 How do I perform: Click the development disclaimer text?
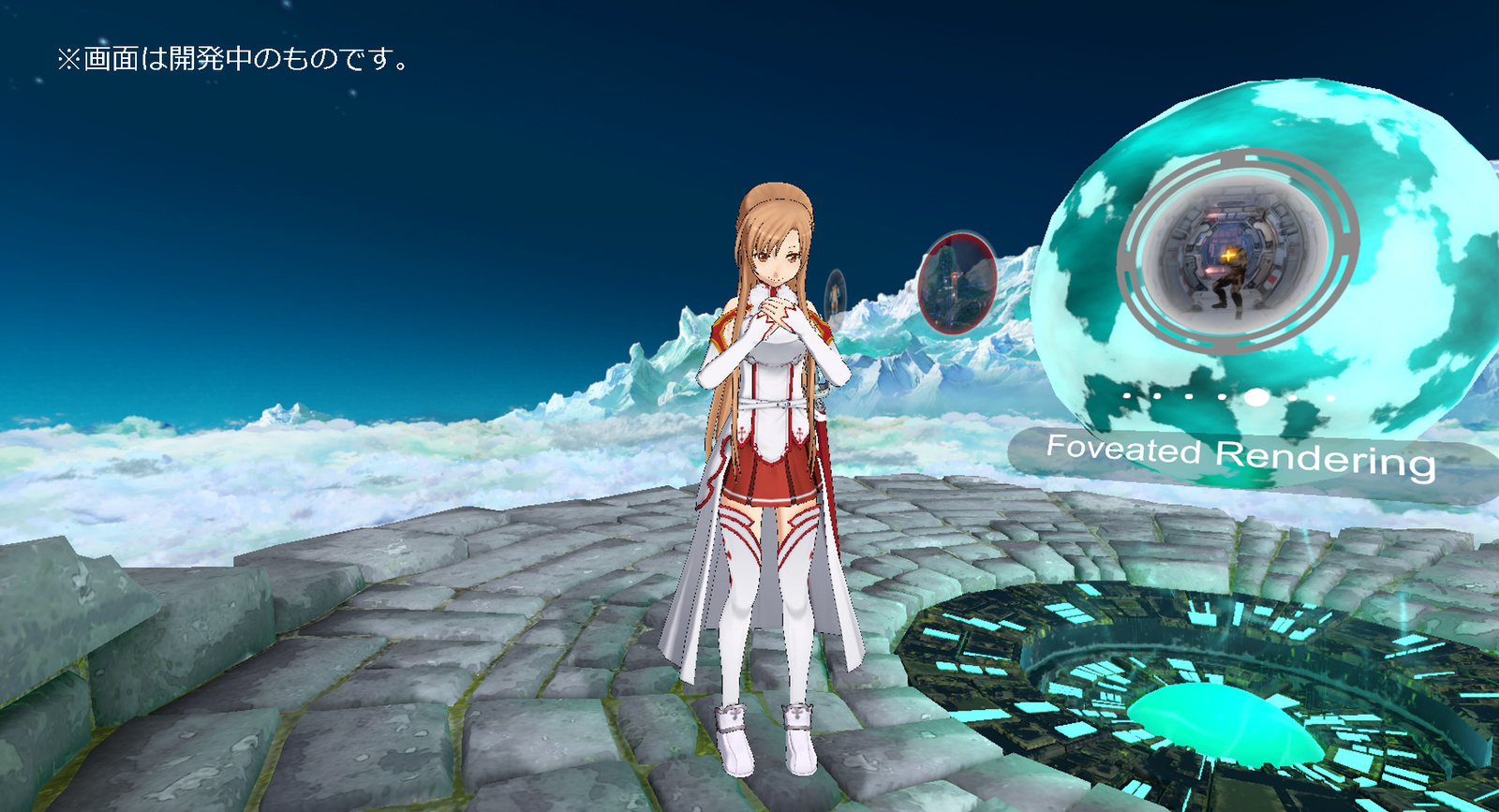231,59
